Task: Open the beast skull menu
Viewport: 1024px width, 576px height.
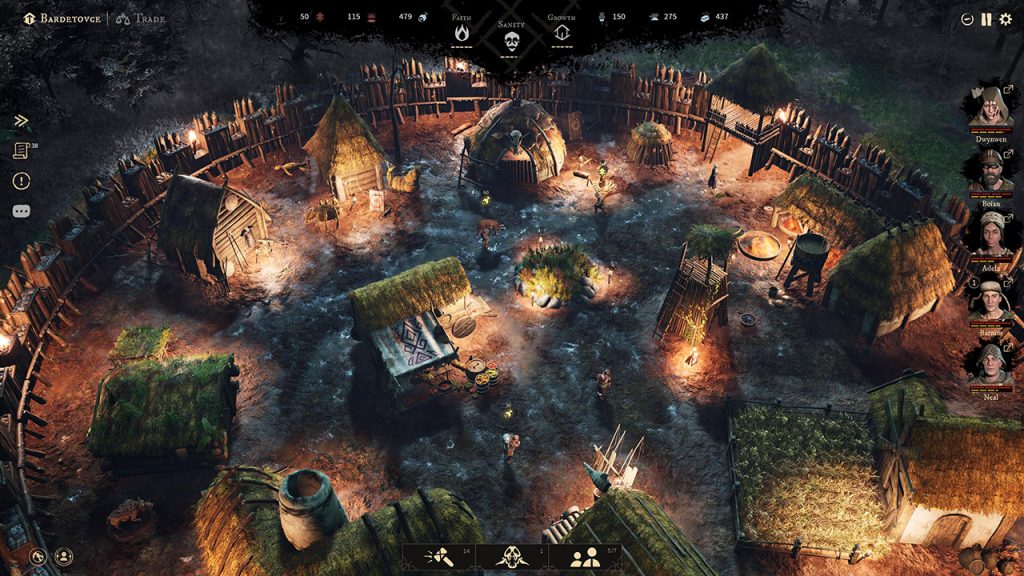Action: [x=511, y=558]
